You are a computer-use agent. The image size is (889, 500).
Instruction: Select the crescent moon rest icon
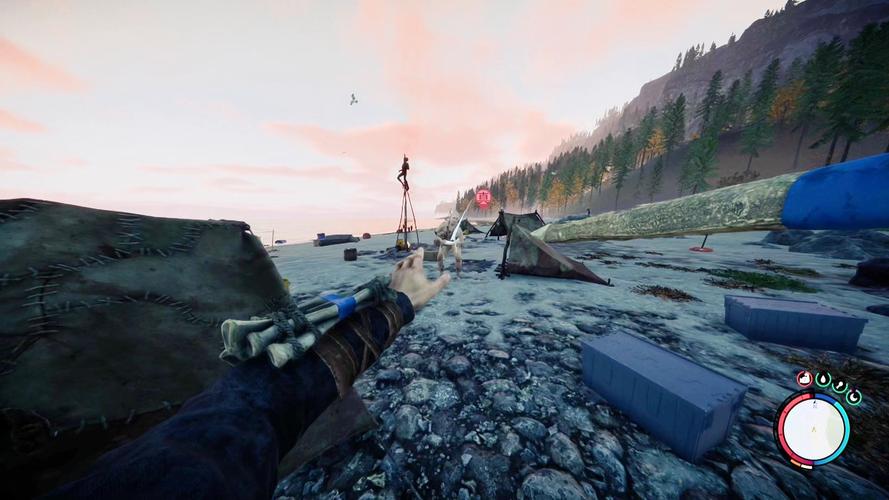click(x=854, y=396)
